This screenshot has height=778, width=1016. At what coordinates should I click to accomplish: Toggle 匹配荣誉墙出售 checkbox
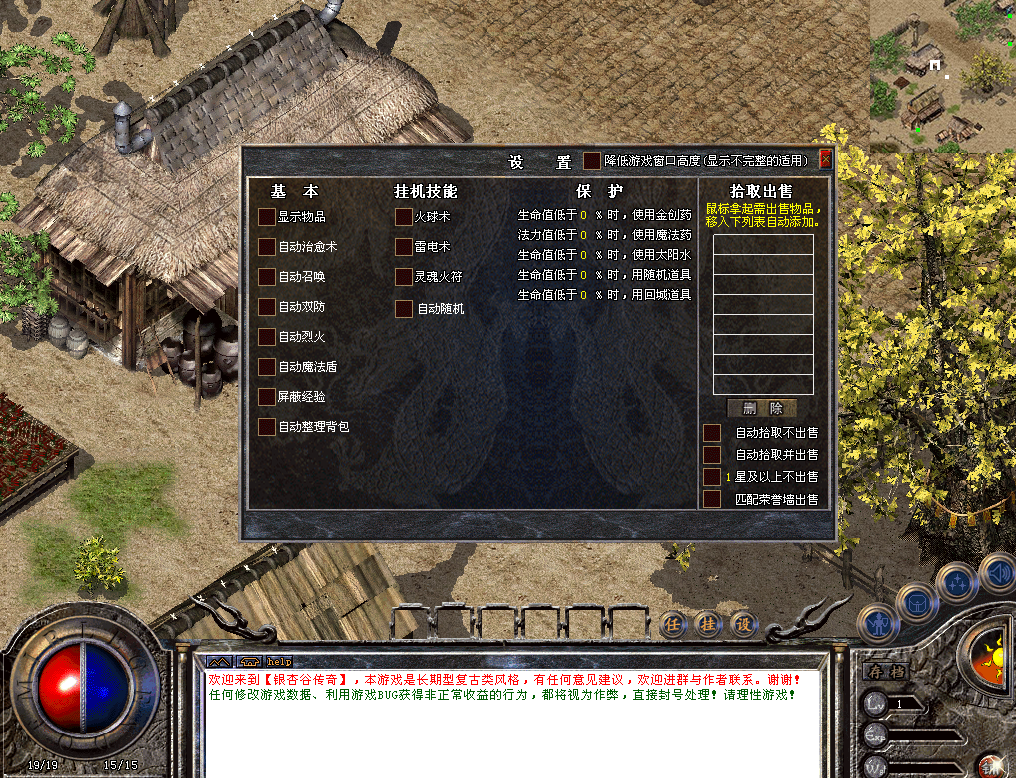tap(712, 499)
